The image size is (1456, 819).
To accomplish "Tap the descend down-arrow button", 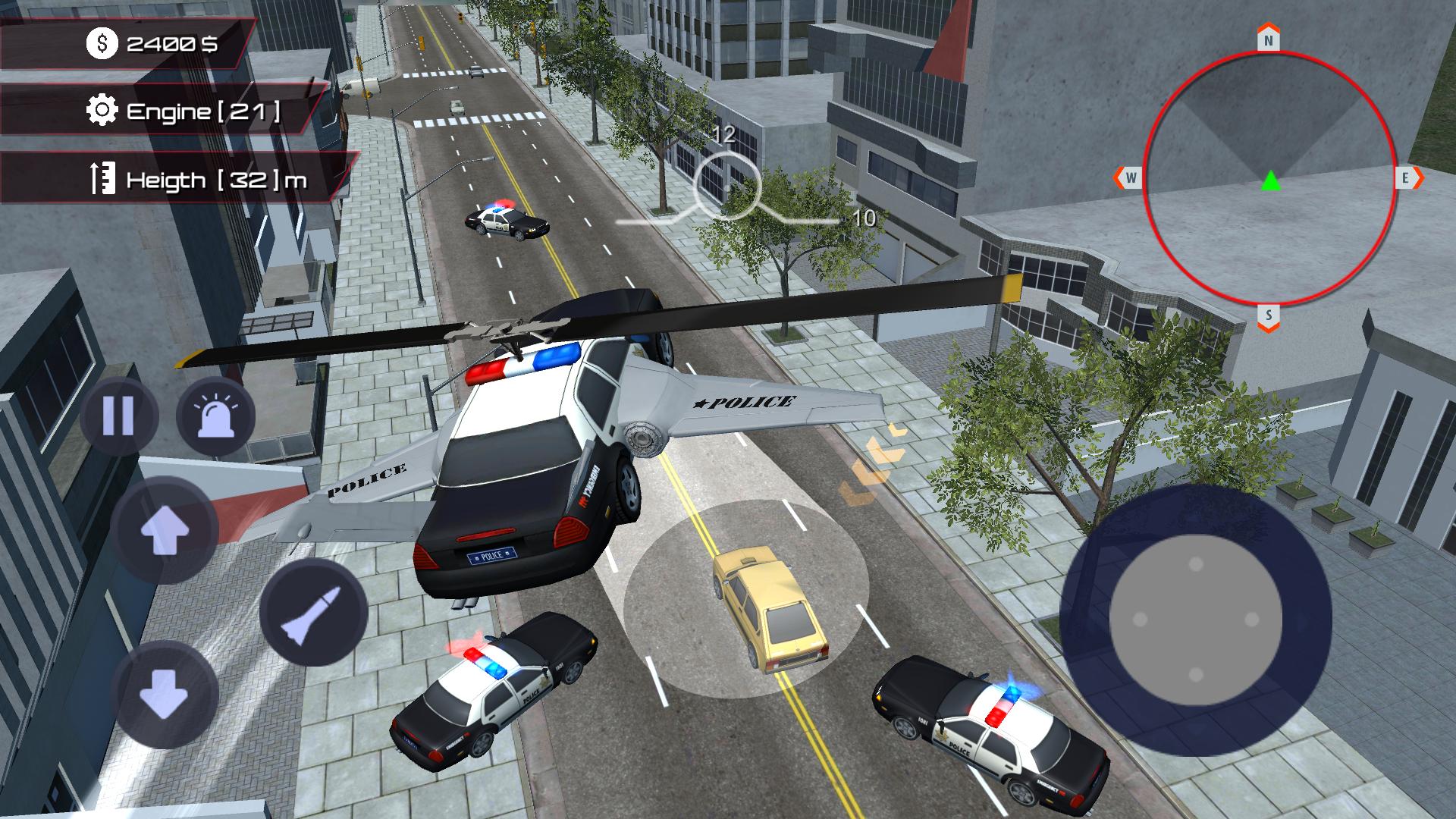I will click(x=165, y=693).
